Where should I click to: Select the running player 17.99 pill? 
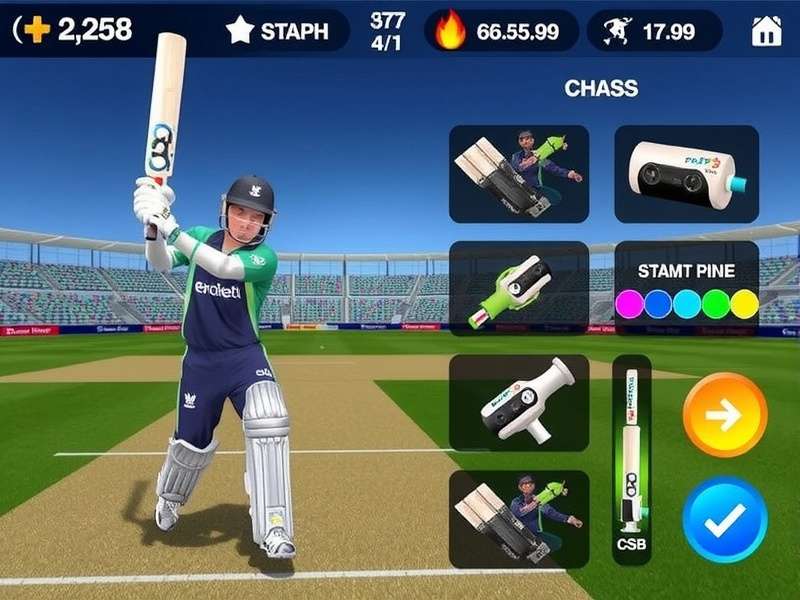coord(654,31)
